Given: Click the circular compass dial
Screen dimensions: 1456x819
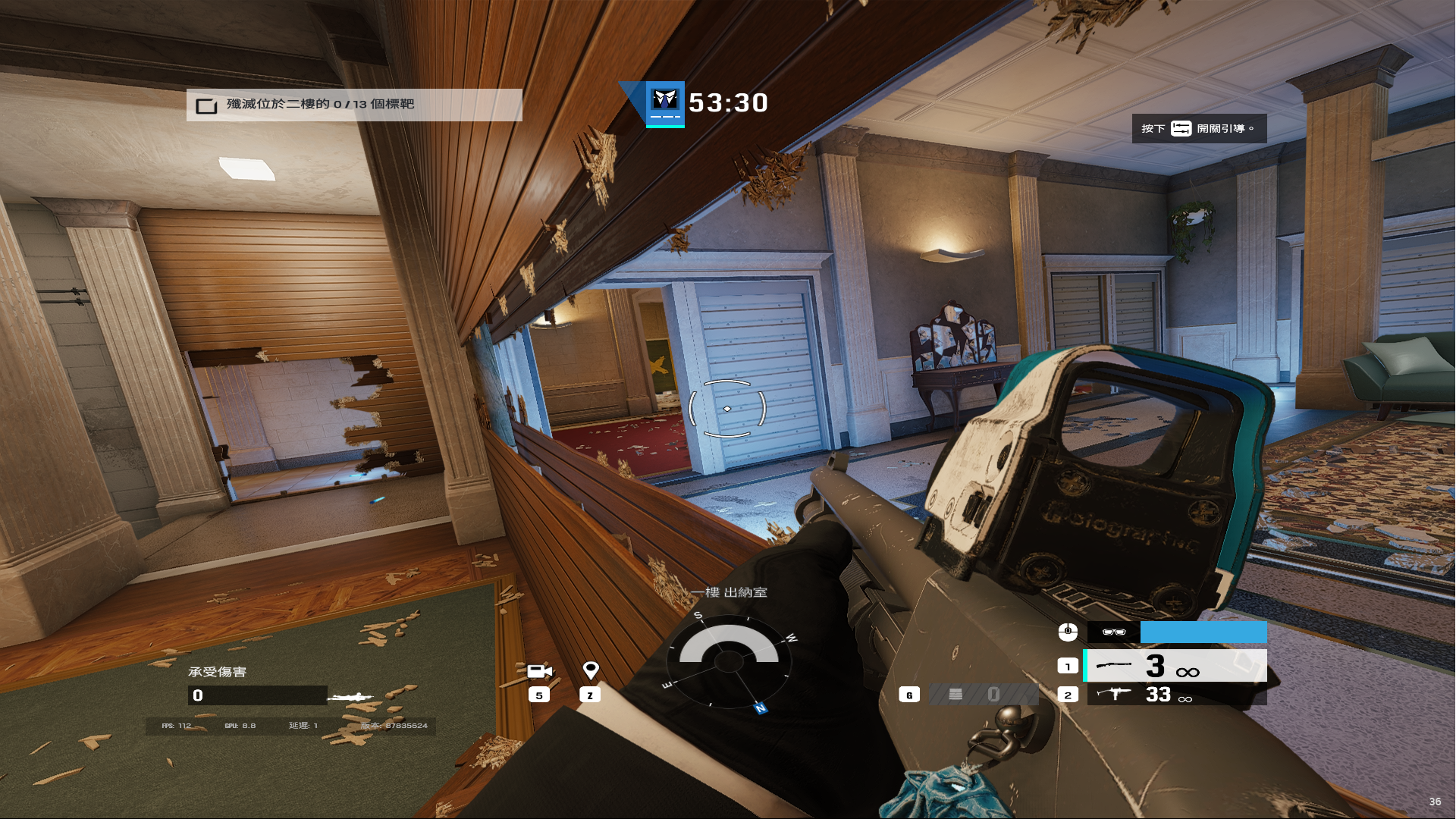Looking at the screenshot, I should pos(729,661).
